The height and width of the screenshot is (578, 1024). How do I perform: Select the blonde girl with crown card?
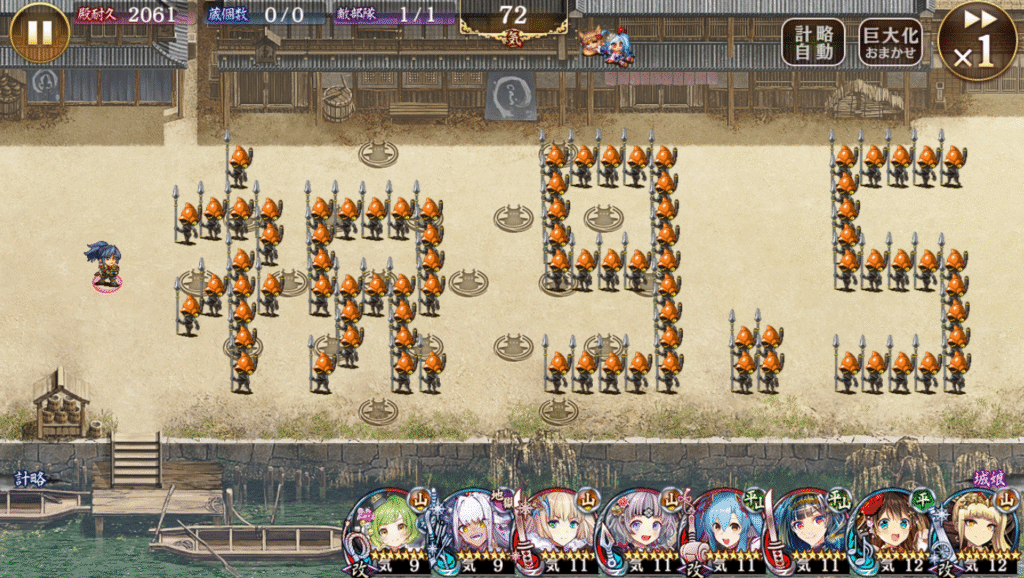978,529
